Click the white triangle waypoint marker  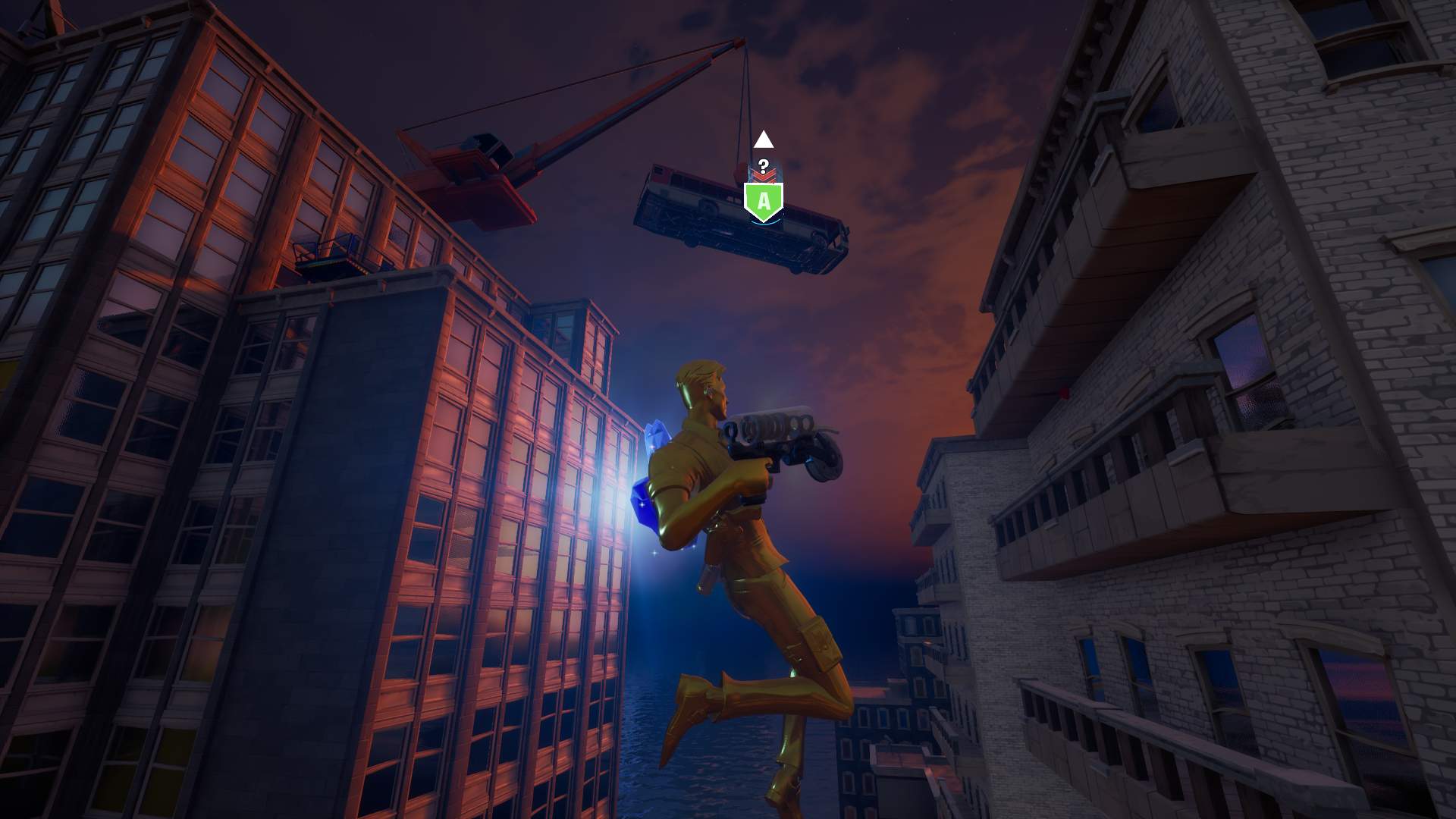click(x=764, y=140)
